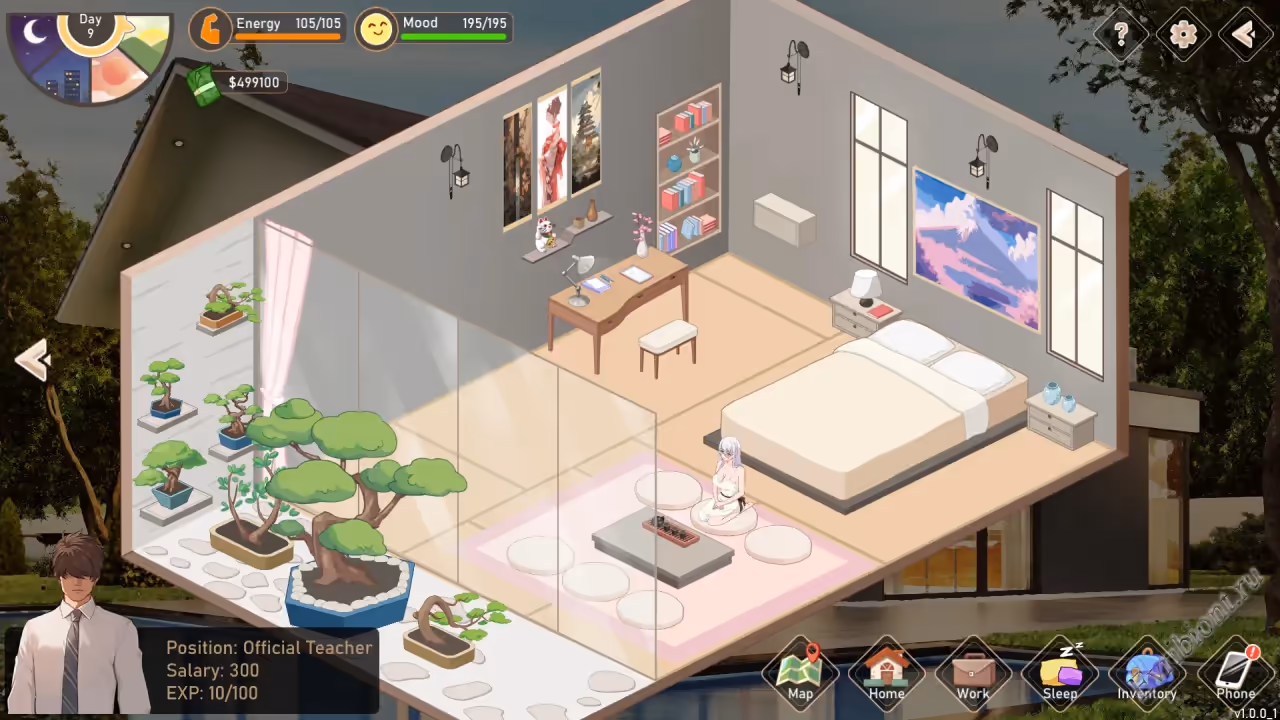Choose the Sleep button
Screen dimensions: 1280x720
(x=1060, y=673)
